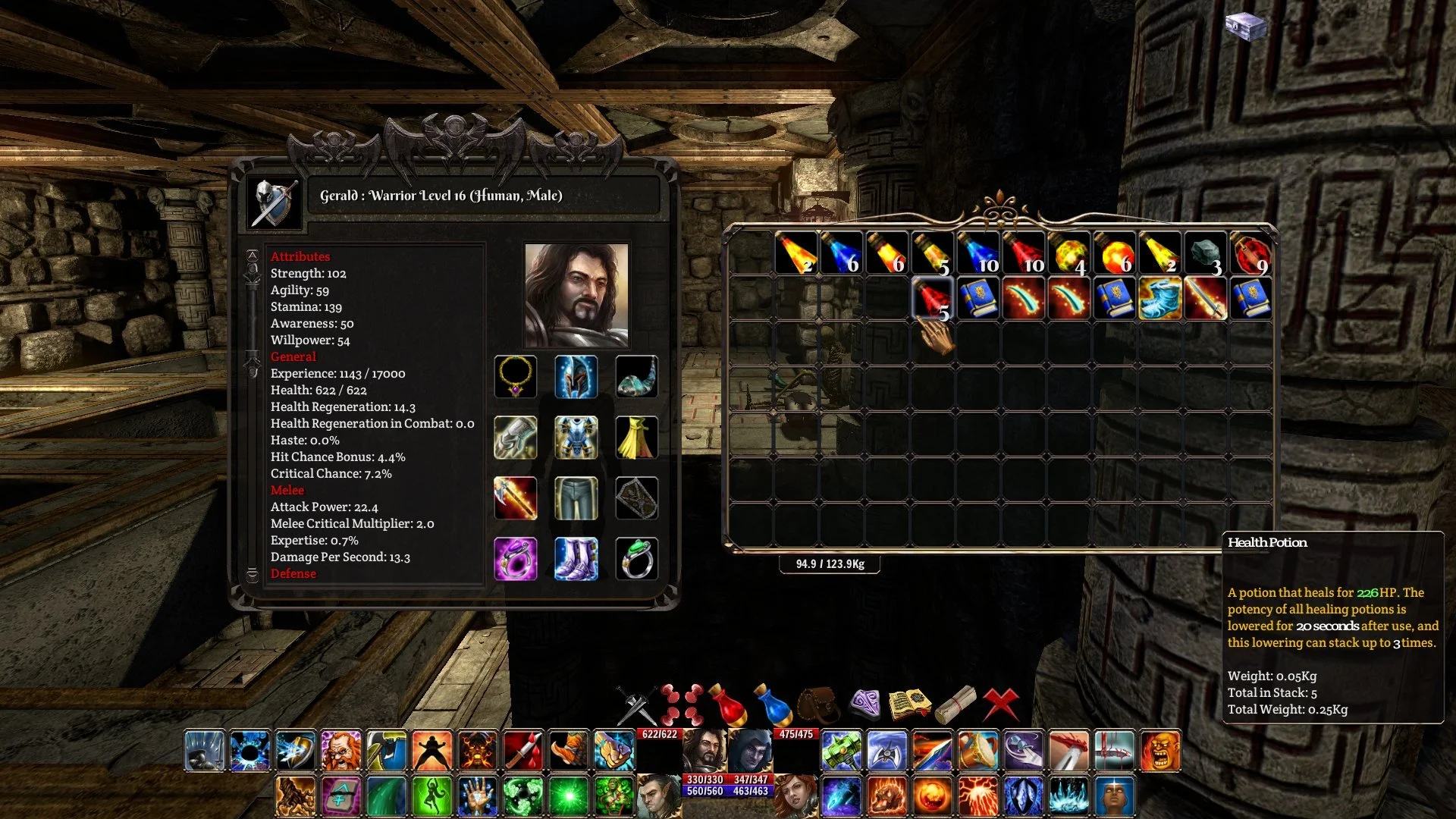The height and width of the screenshot is (819, 1456).
Task: Click the amulet equipment slot
Action: 516,377
